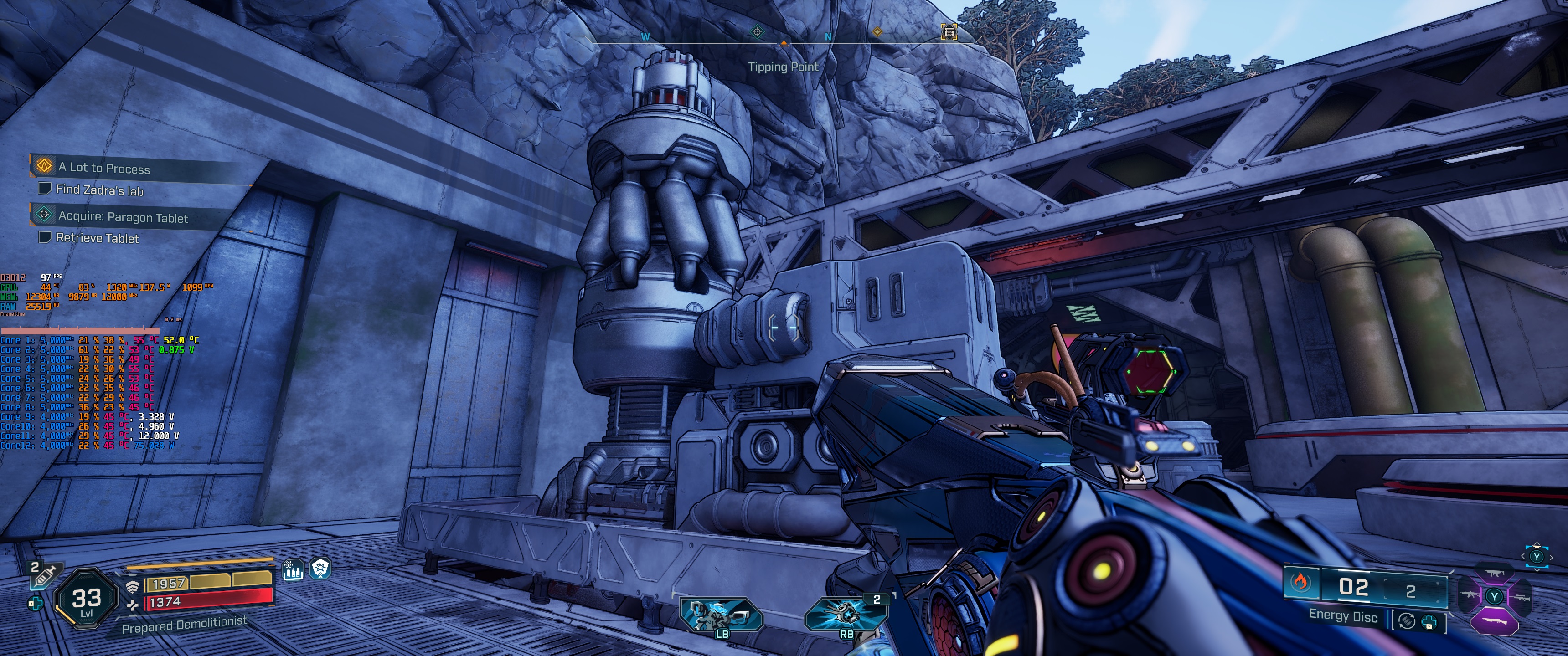Select the purple shotgun weapon slot
Viewport: 1568px width, 656px height.
click(x=1494, y=622)
